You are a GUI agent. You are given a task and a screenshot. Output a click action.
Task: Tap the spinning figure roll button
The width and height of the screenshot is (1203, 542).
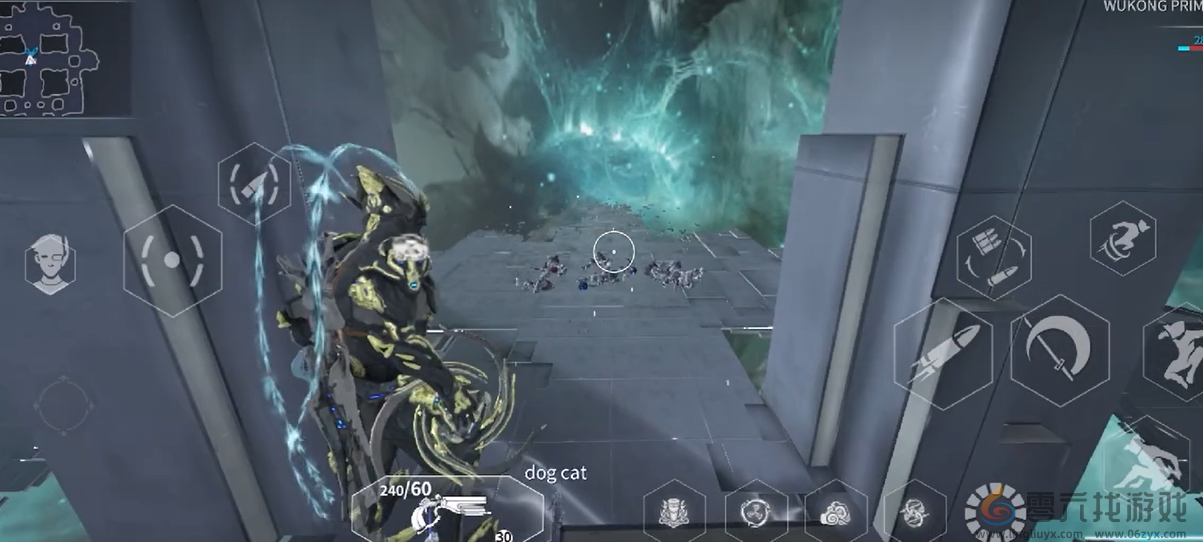(x=1123, y=238)
